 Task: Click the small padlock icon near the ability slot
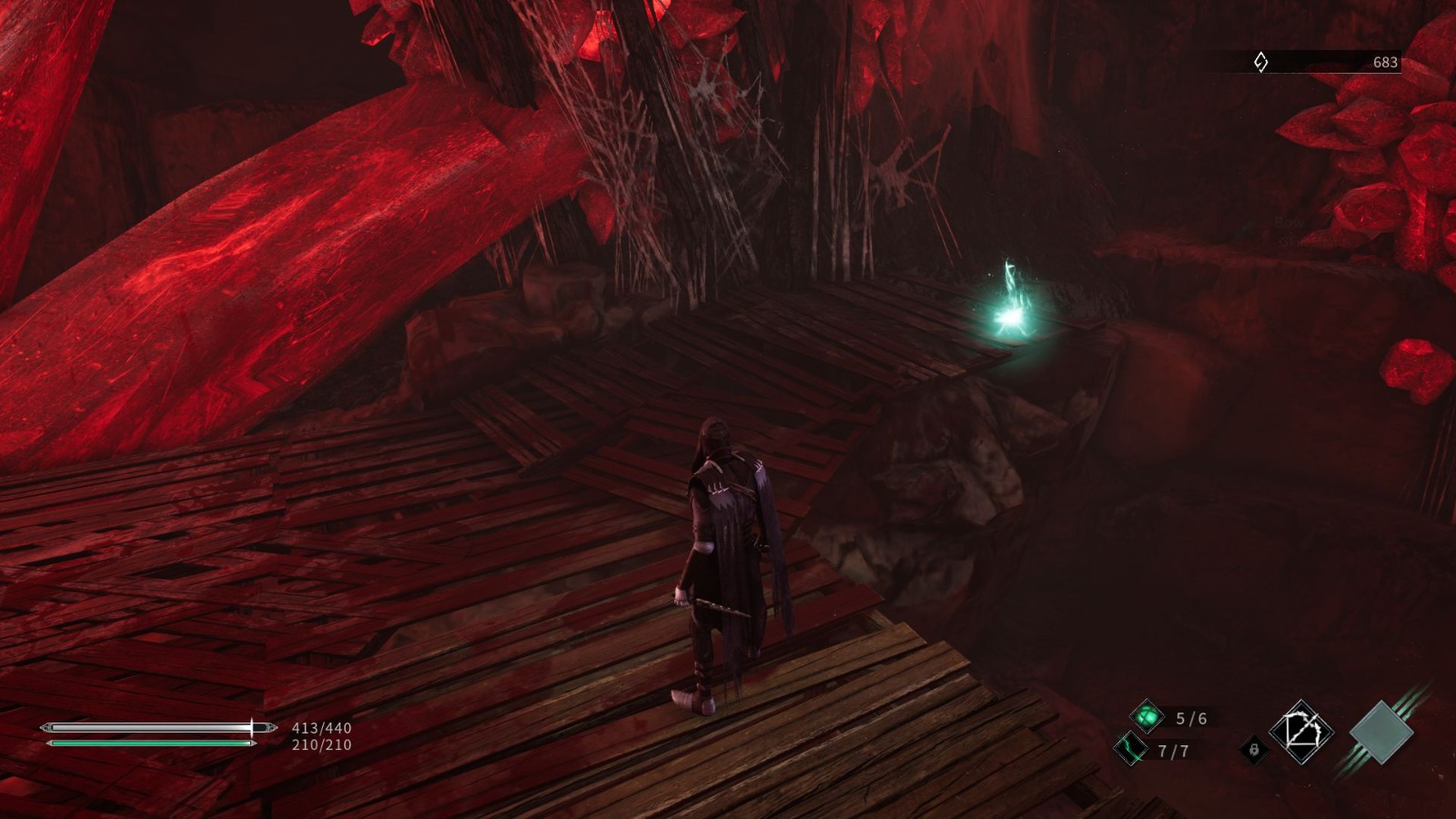coord(1254,749)
